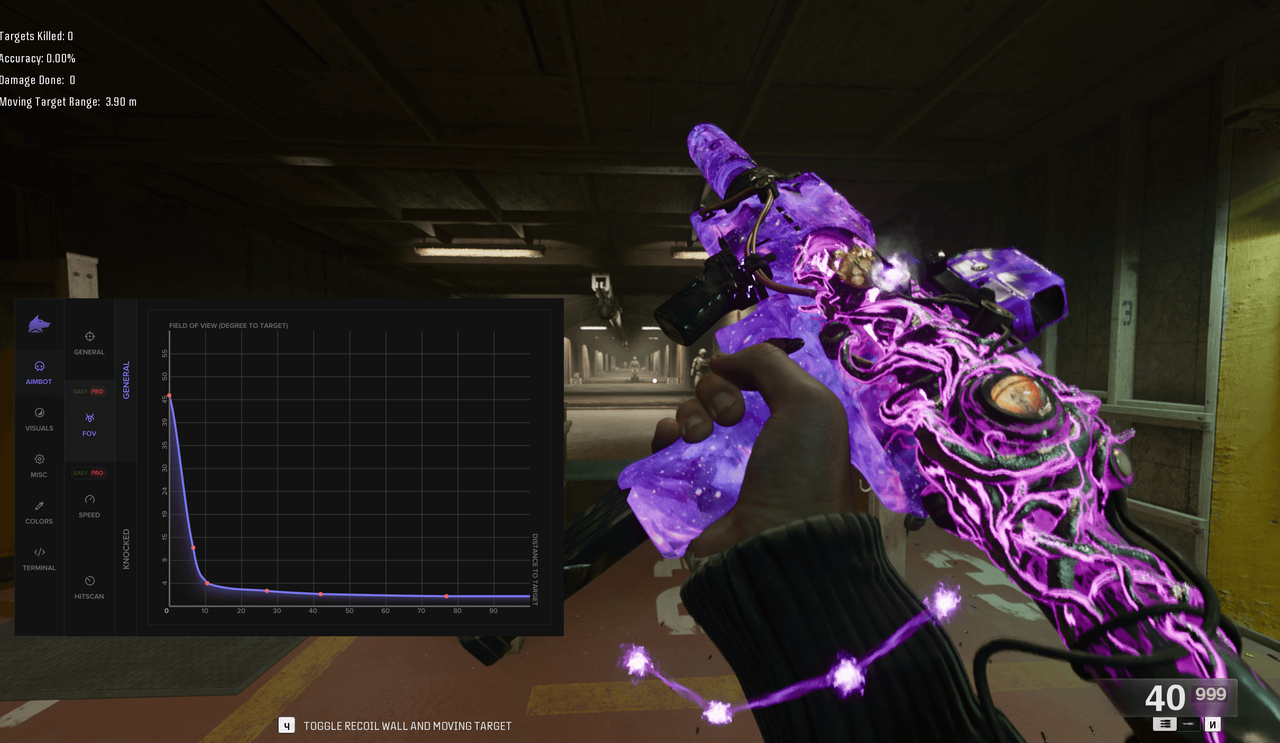The image size is (1280, 743).
Task: Switch the FOV section to PRO mode
Action: (x=100, y=390)
